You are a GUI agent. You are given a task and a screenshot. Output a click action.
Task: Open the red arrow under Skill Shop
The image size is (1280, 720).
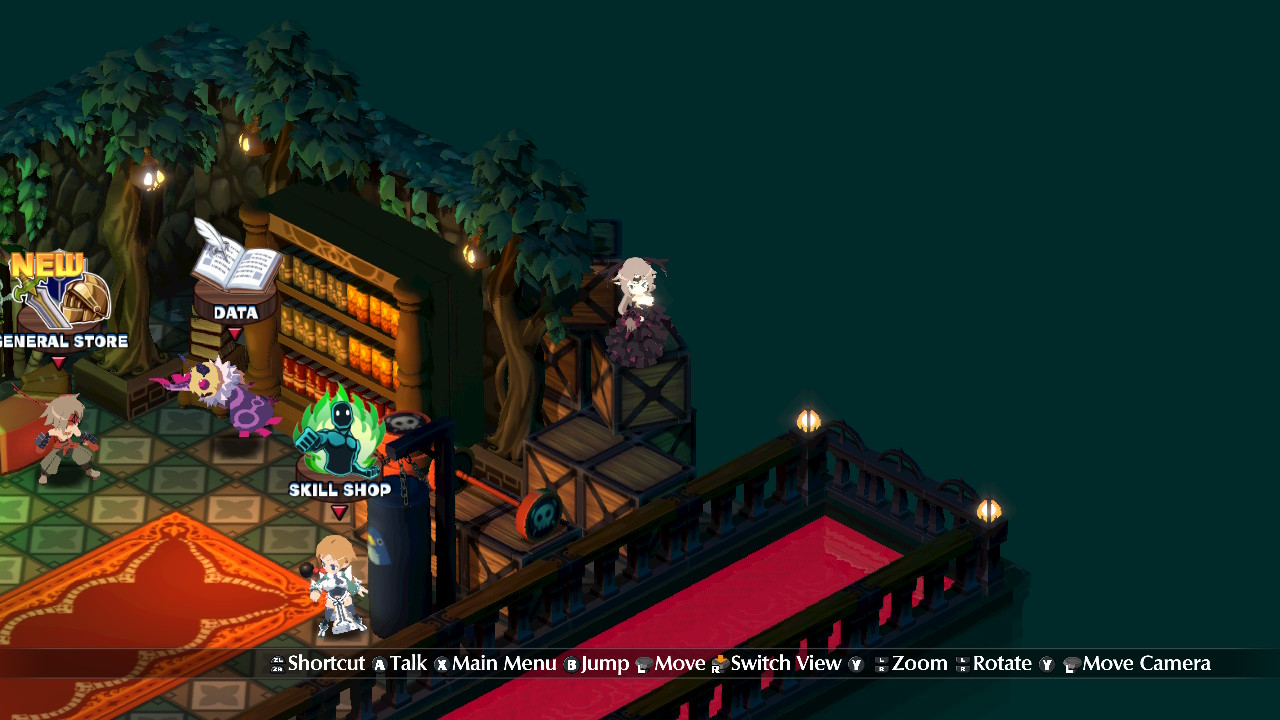(340, 510)
